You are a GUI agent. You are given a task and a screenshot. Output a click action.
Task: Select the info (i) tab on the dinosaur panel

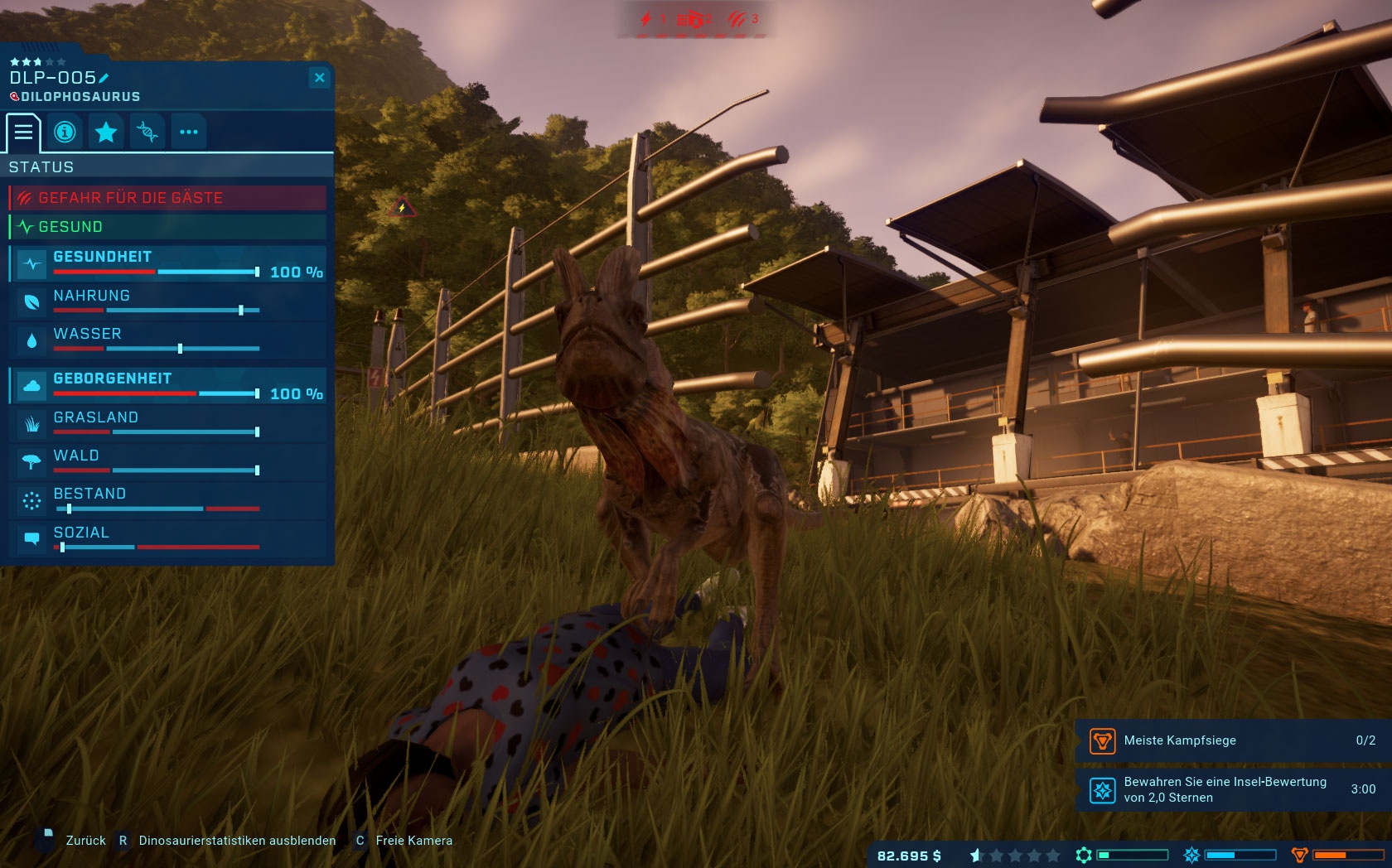coord(65,132)
